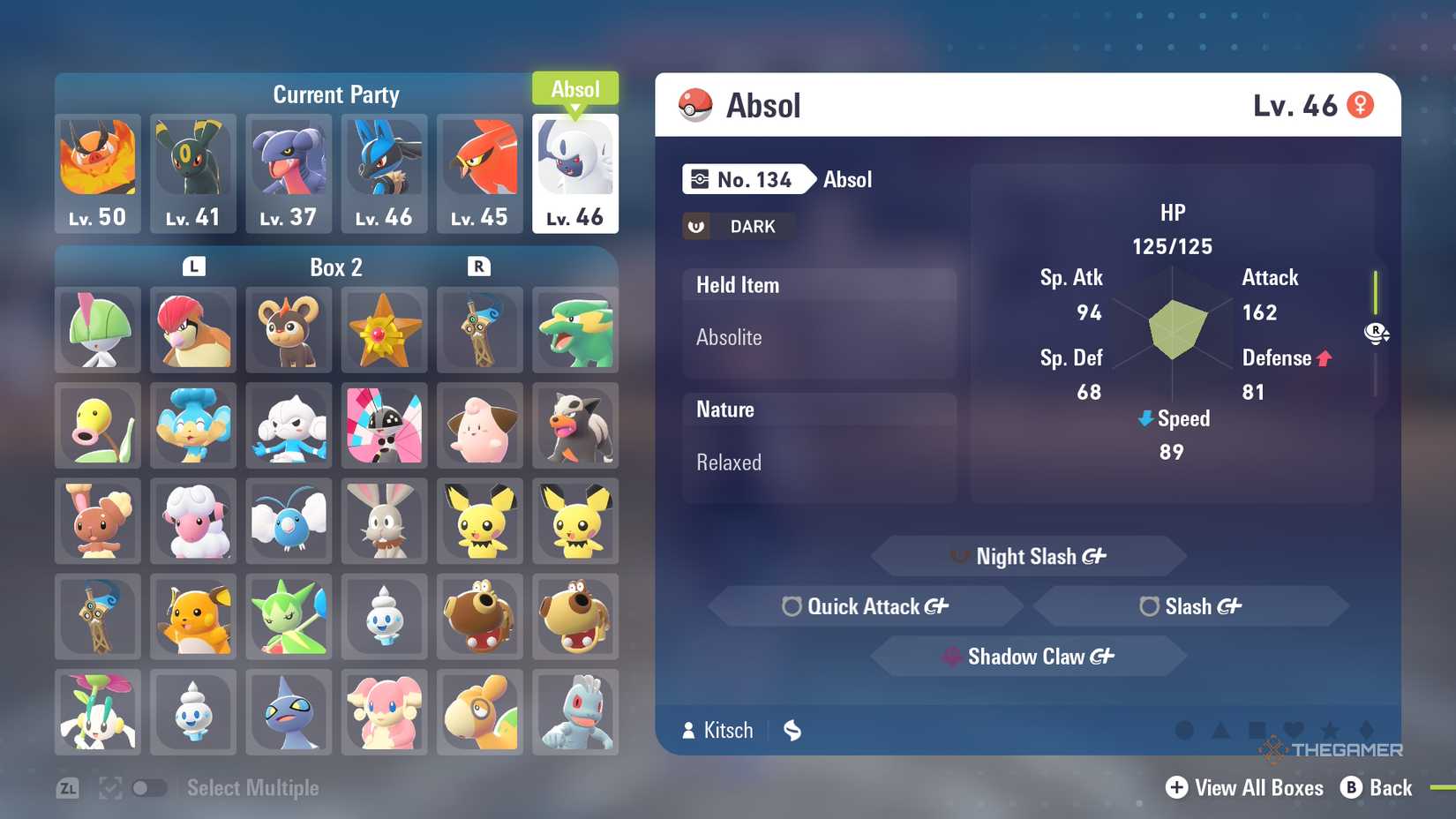Toggle the Select Multiple switch

(149, 788)
